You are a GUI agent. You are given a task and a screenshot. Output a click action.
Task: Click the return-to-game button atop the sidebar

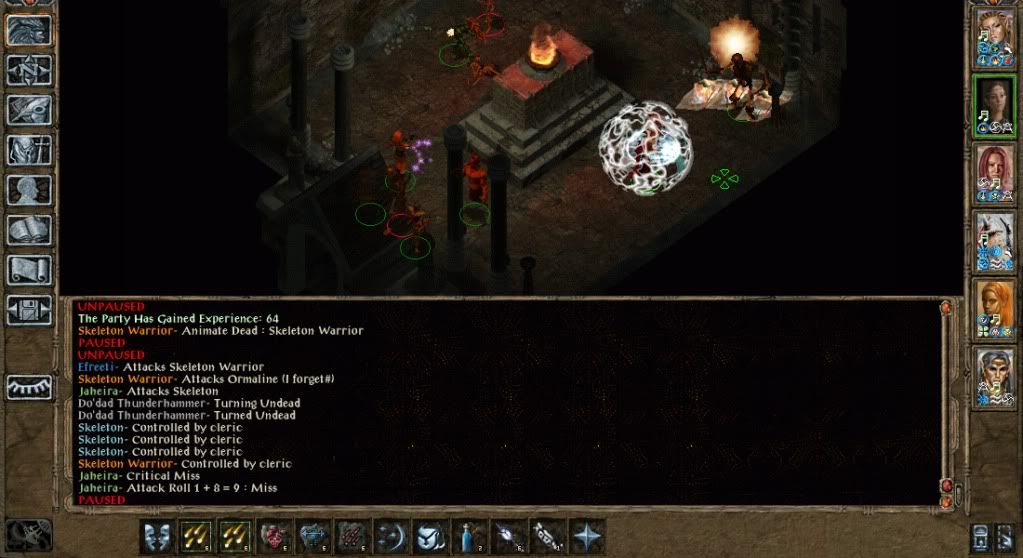coord(29,29)
